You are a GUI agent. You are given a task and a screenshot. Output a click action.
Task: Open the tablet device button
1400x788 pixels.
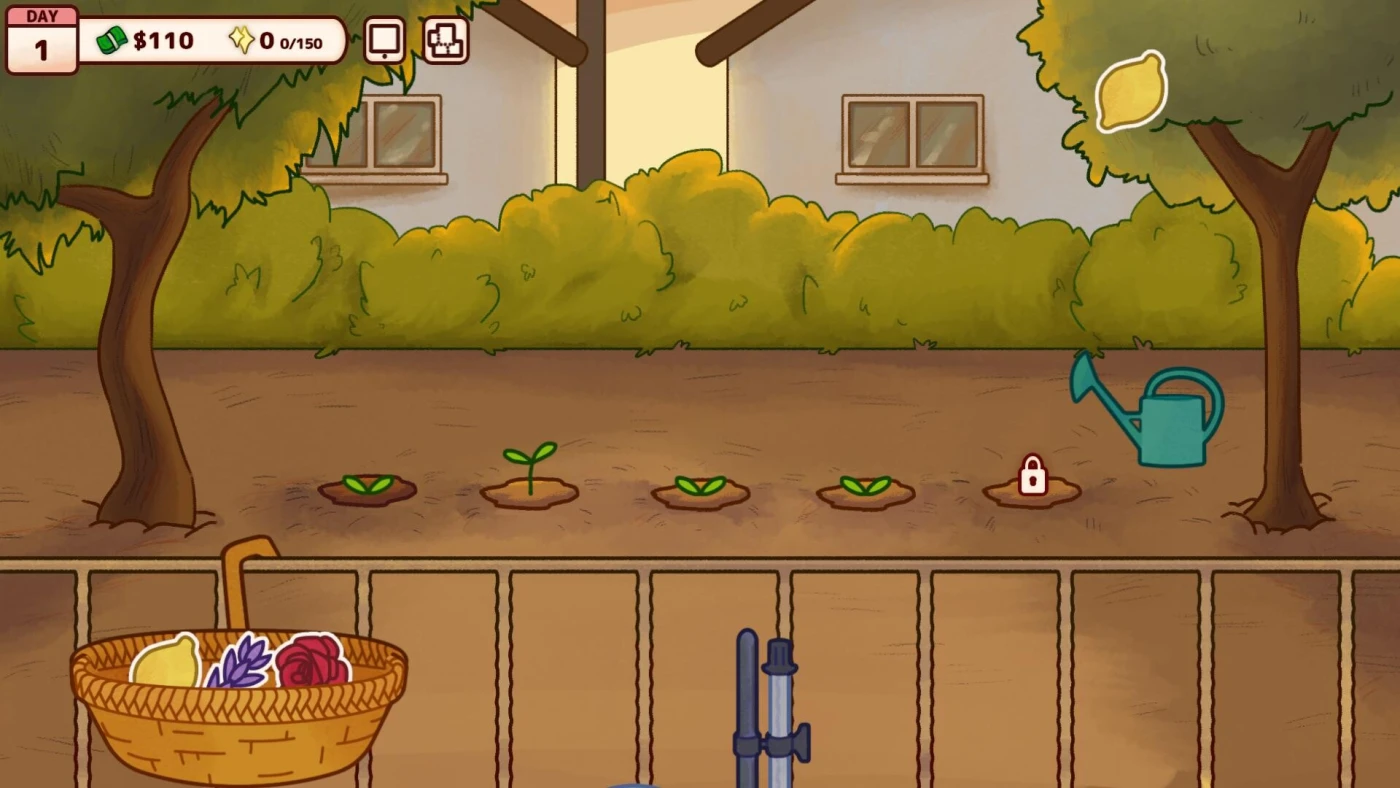pyautogui.click(x=385, y=41)
